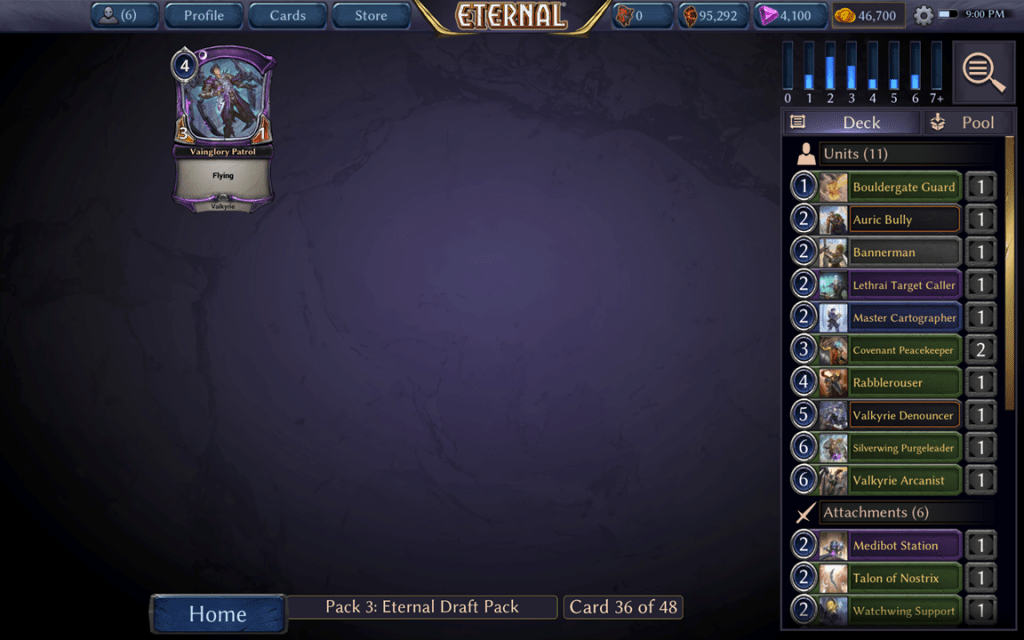This screenshot has width=1024, height=640.
Task: Click the gold currency counter
Action: [868, 16]
